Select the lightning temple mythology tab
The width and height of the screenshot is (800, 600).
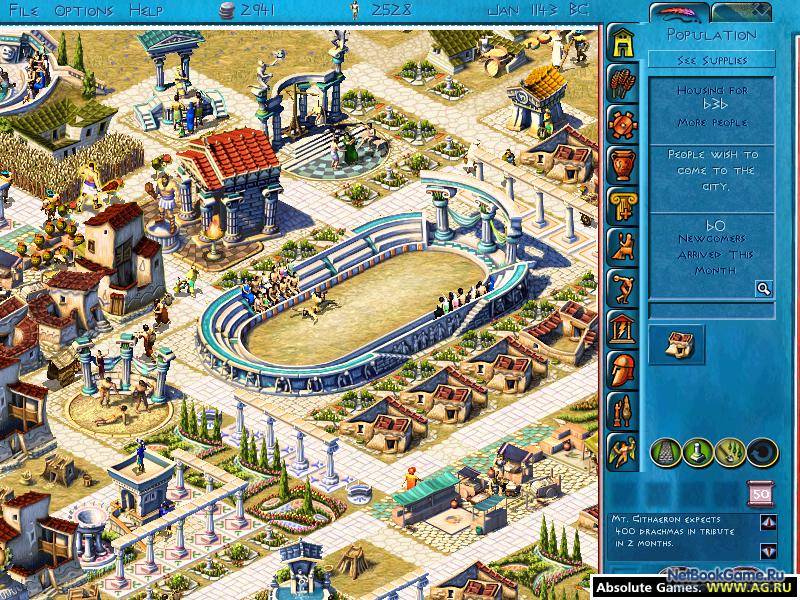point(623,327)
